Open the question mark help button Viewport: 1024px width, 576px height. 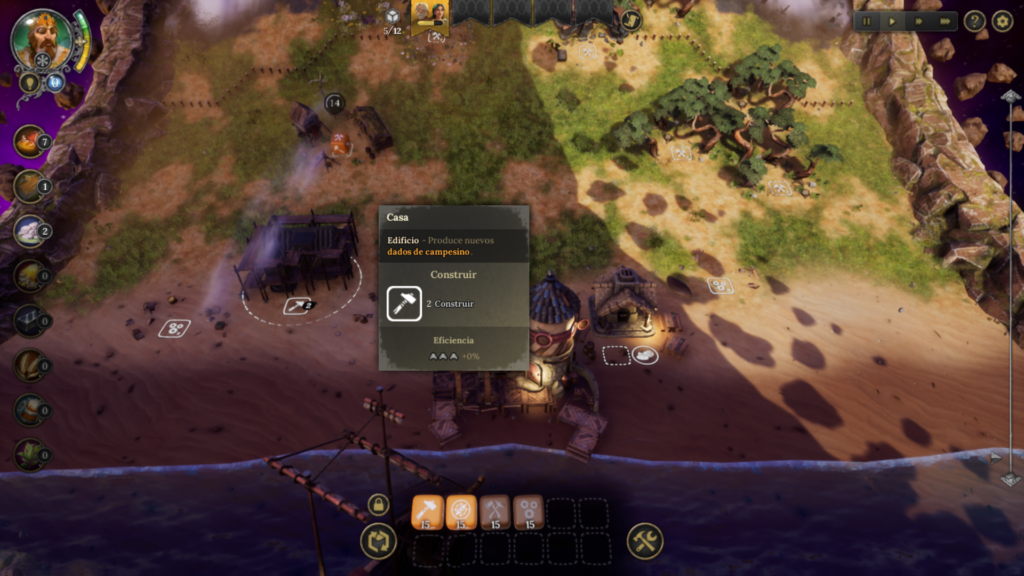point(975,21)
